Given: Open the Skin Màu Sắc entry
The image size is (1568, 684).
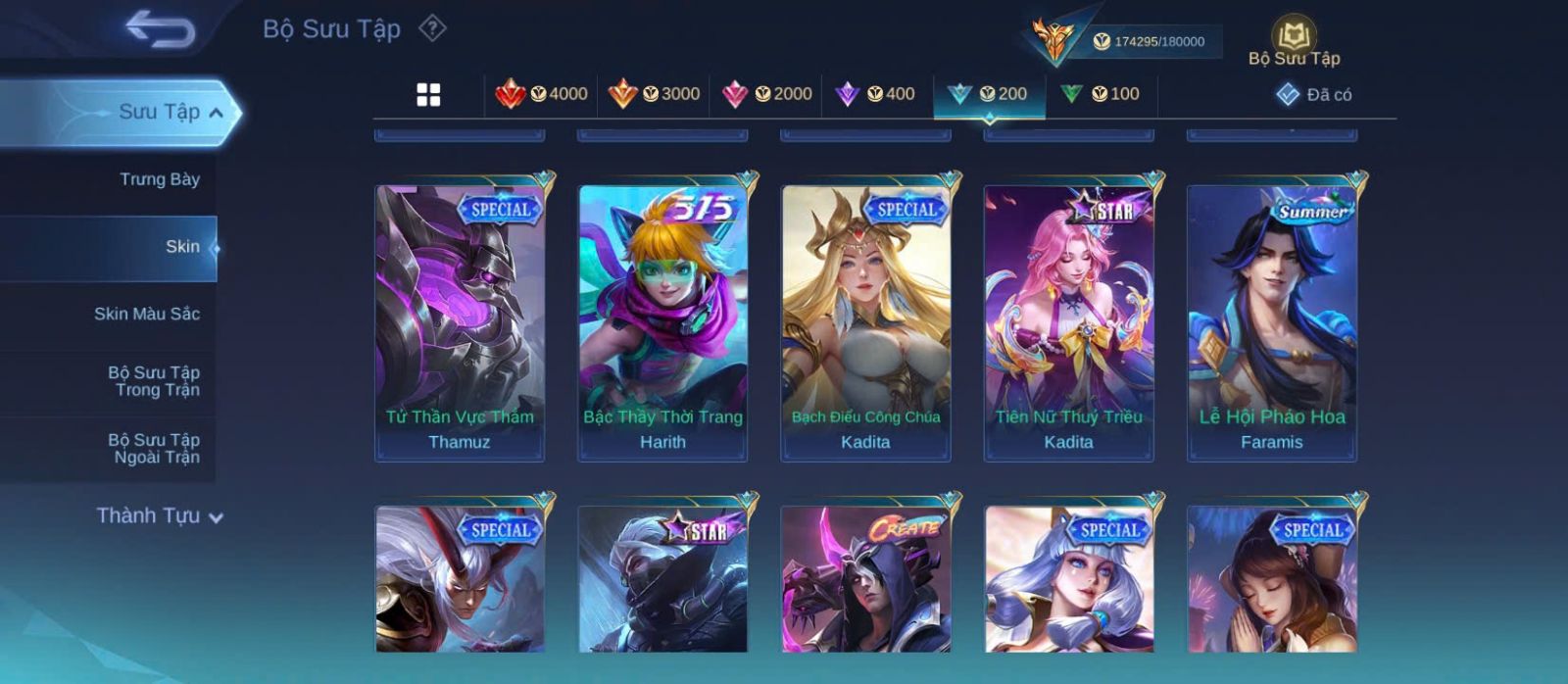Looking at the screenshot, I should [147, 314].
